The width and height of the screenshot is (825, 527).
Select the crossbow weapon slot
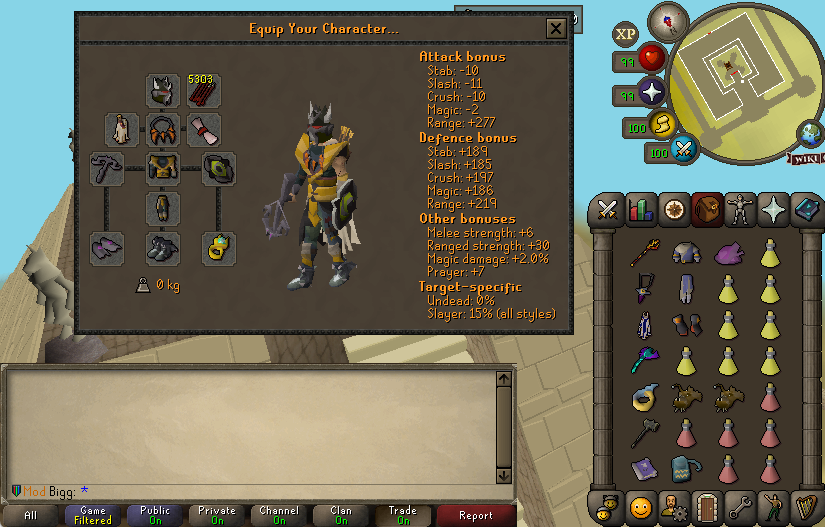[107, 169]
